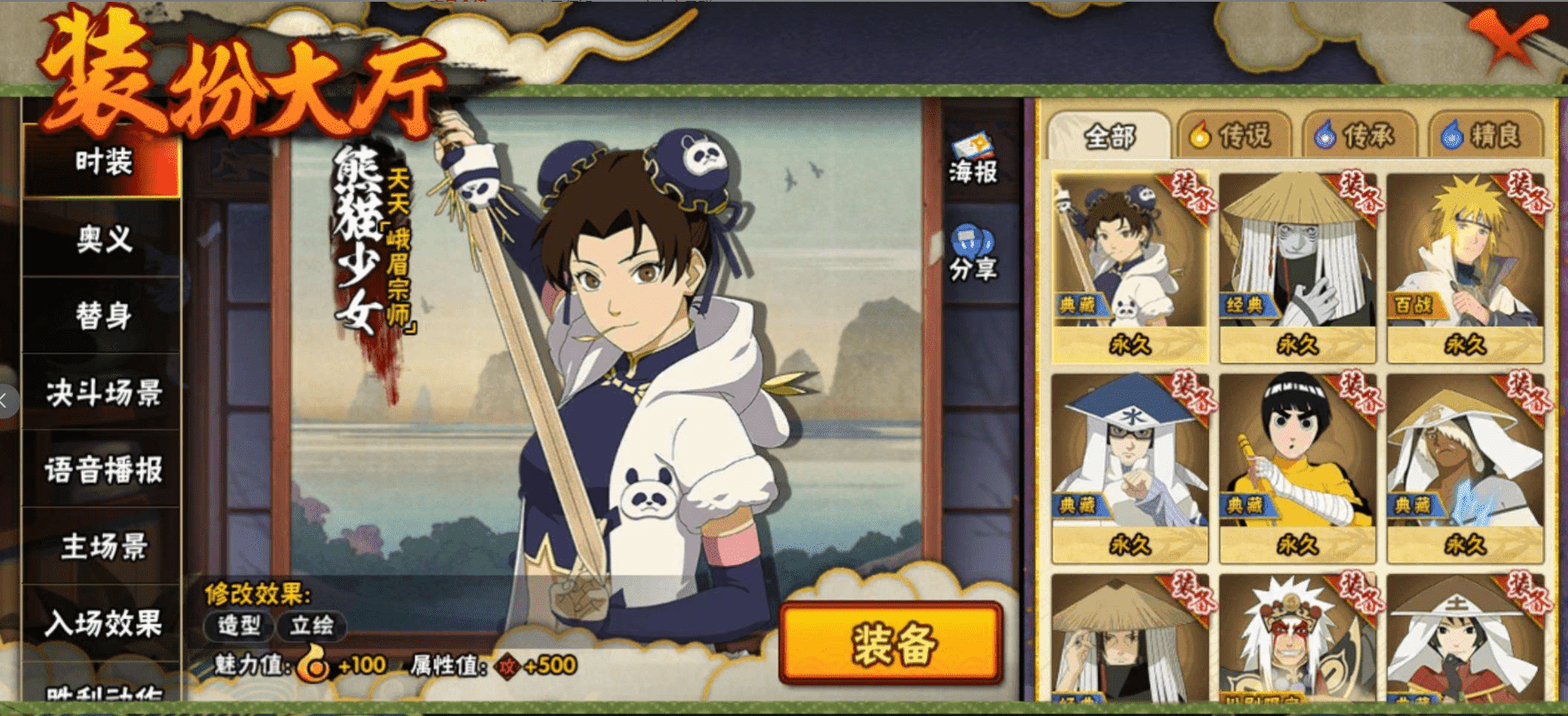Open the 精良 category tab
This screenshot has width=1568, height=716.
pyautogui.click(x=1485, y=136)
